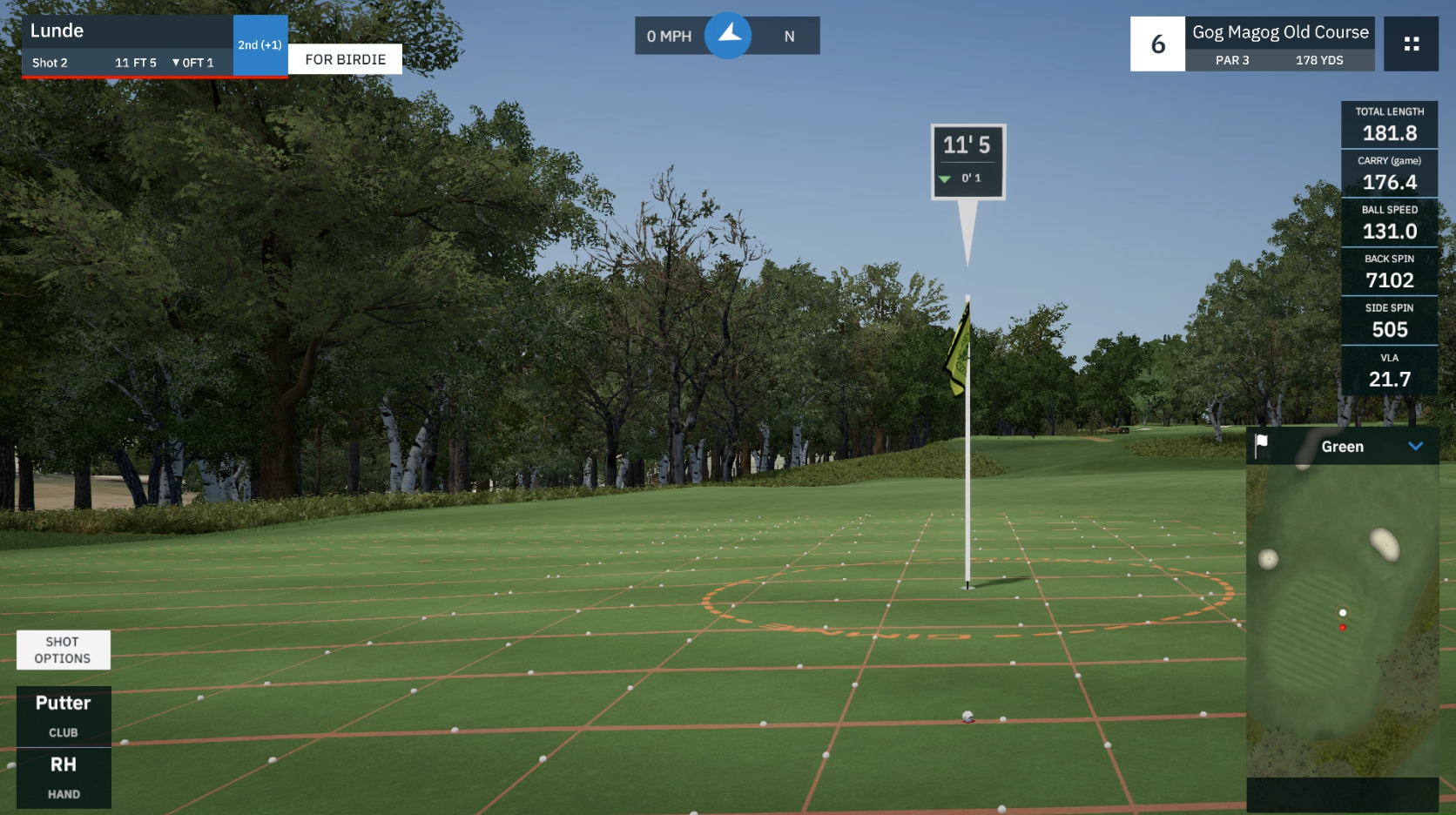Select the wind direction compass indicator
The height and width of the screenshot is (815, 1456).
point(728,36)
